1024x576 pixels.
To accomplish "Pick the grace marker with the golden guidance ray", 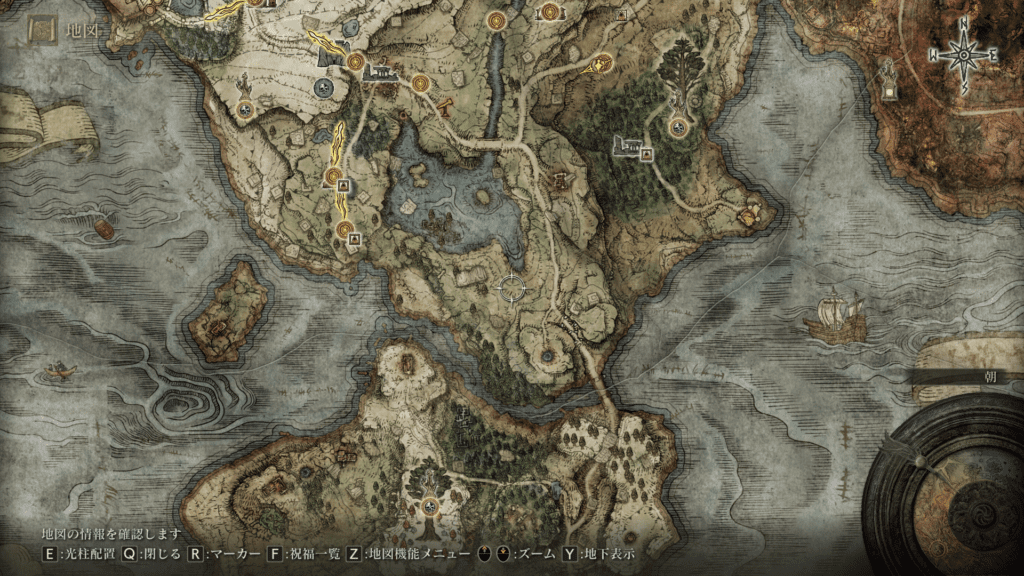I will [x=602, y=61].
